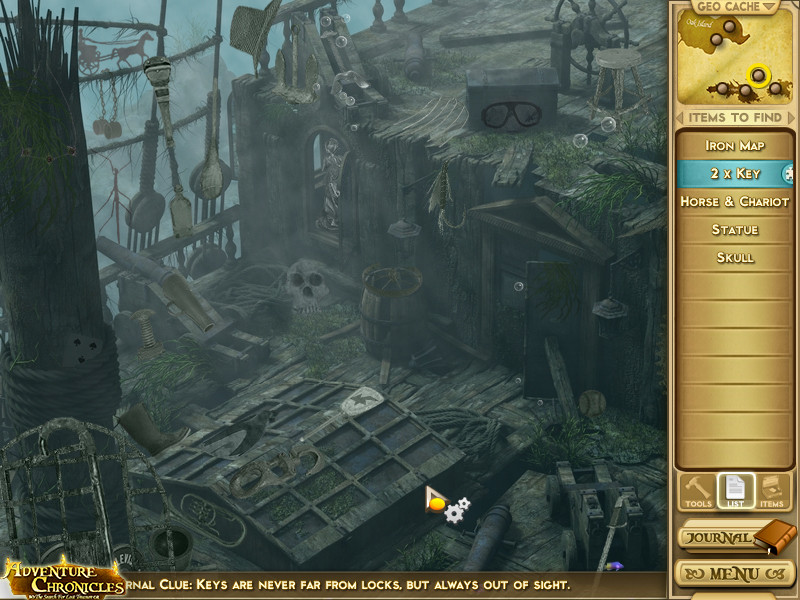Pick Statue from the items list

(x=735, y=230)
